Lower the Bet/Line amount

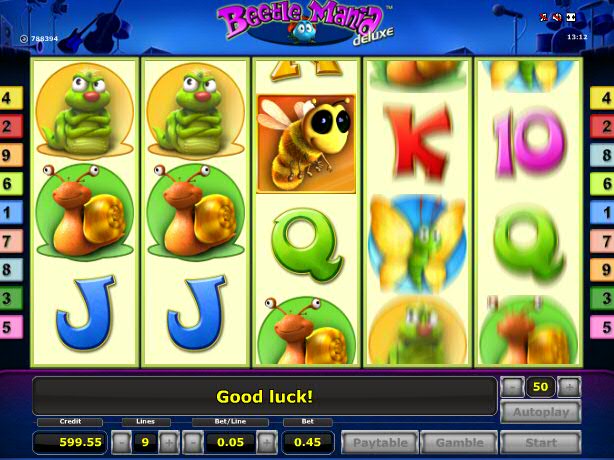pyautogui.click(x=196, y=442)
